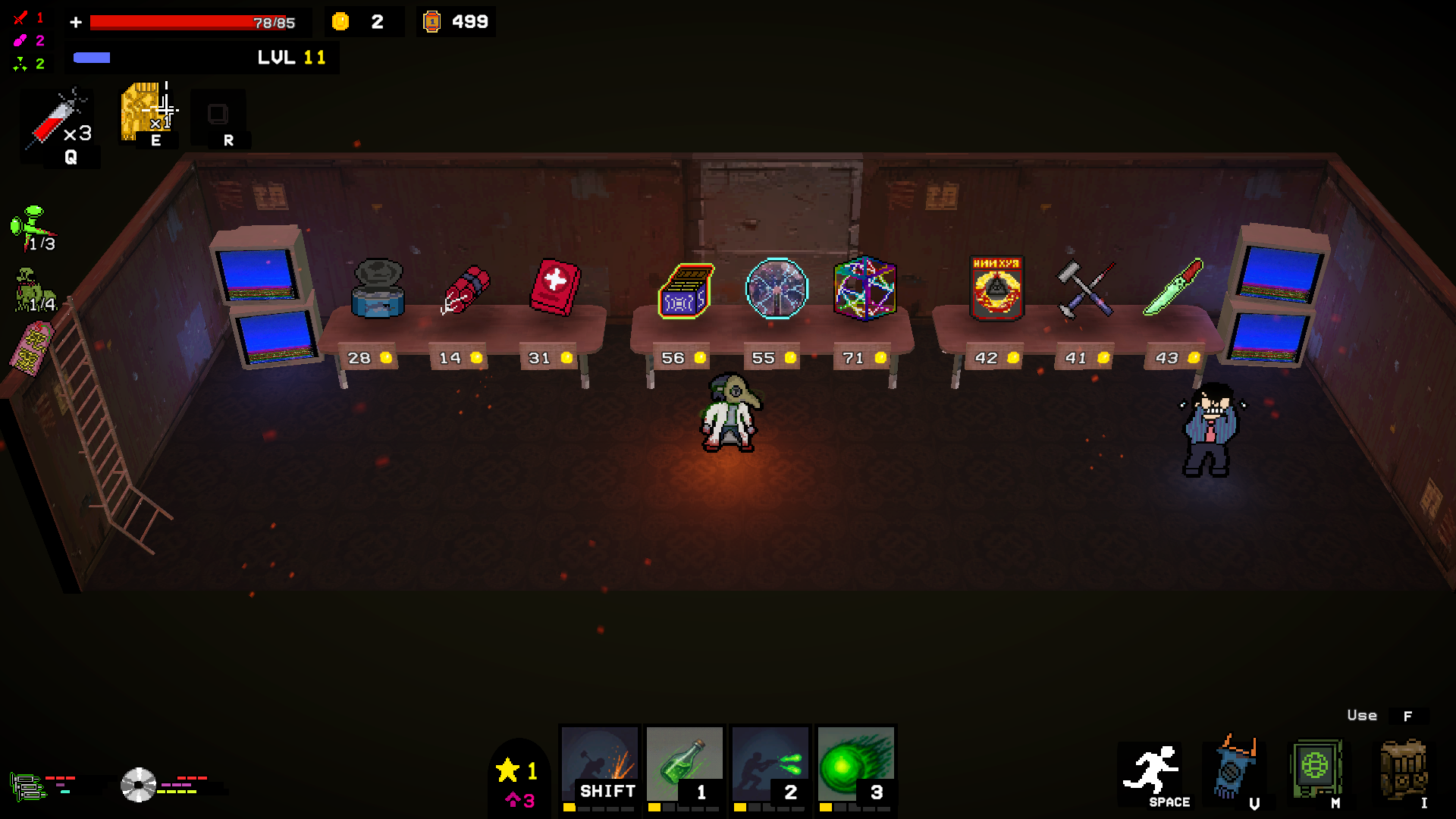Image resolution: width=1456 pixels, height=819 pixels.
Task: Click the watch counter showing 499
Action: pos(455,22)
